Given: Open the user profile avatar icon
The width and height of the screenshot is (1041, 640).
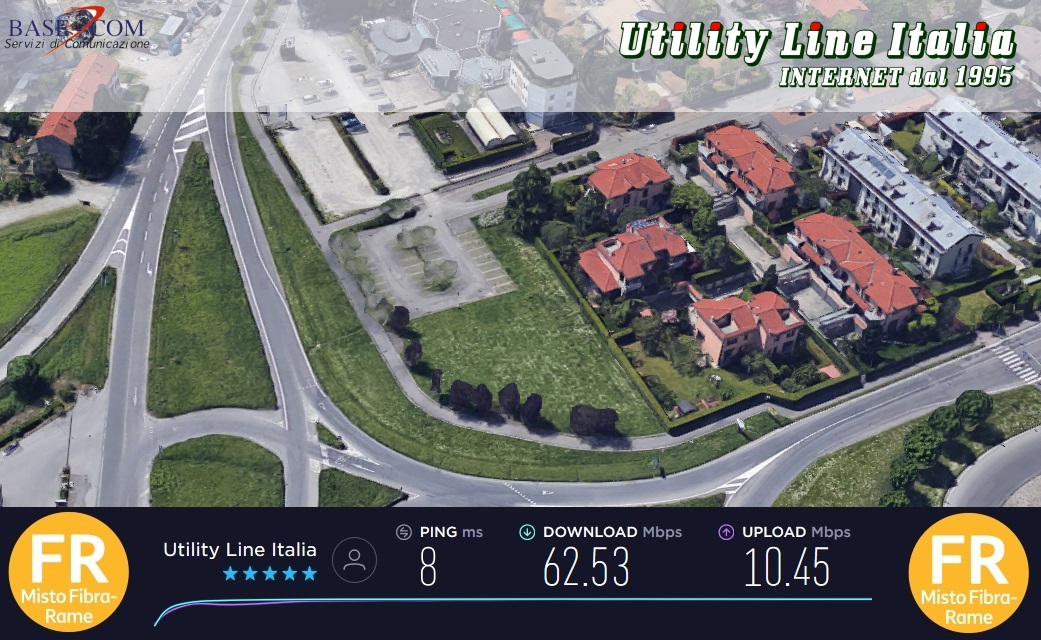Looking at the screenshot, I should 354,560.
